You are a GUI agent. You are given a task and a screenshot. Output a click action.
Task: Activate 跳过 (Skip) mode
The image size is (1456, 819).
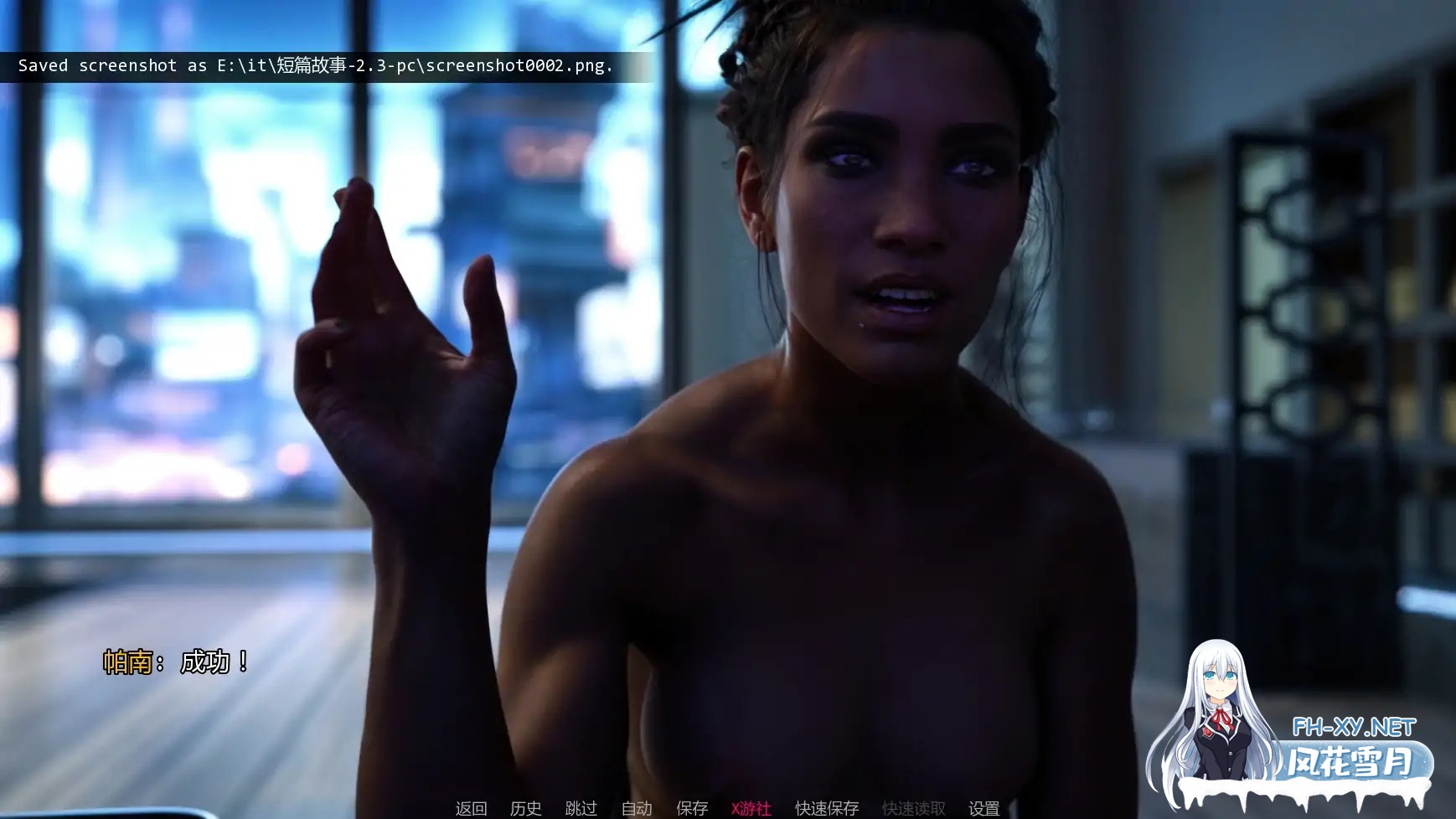(581, 808)
